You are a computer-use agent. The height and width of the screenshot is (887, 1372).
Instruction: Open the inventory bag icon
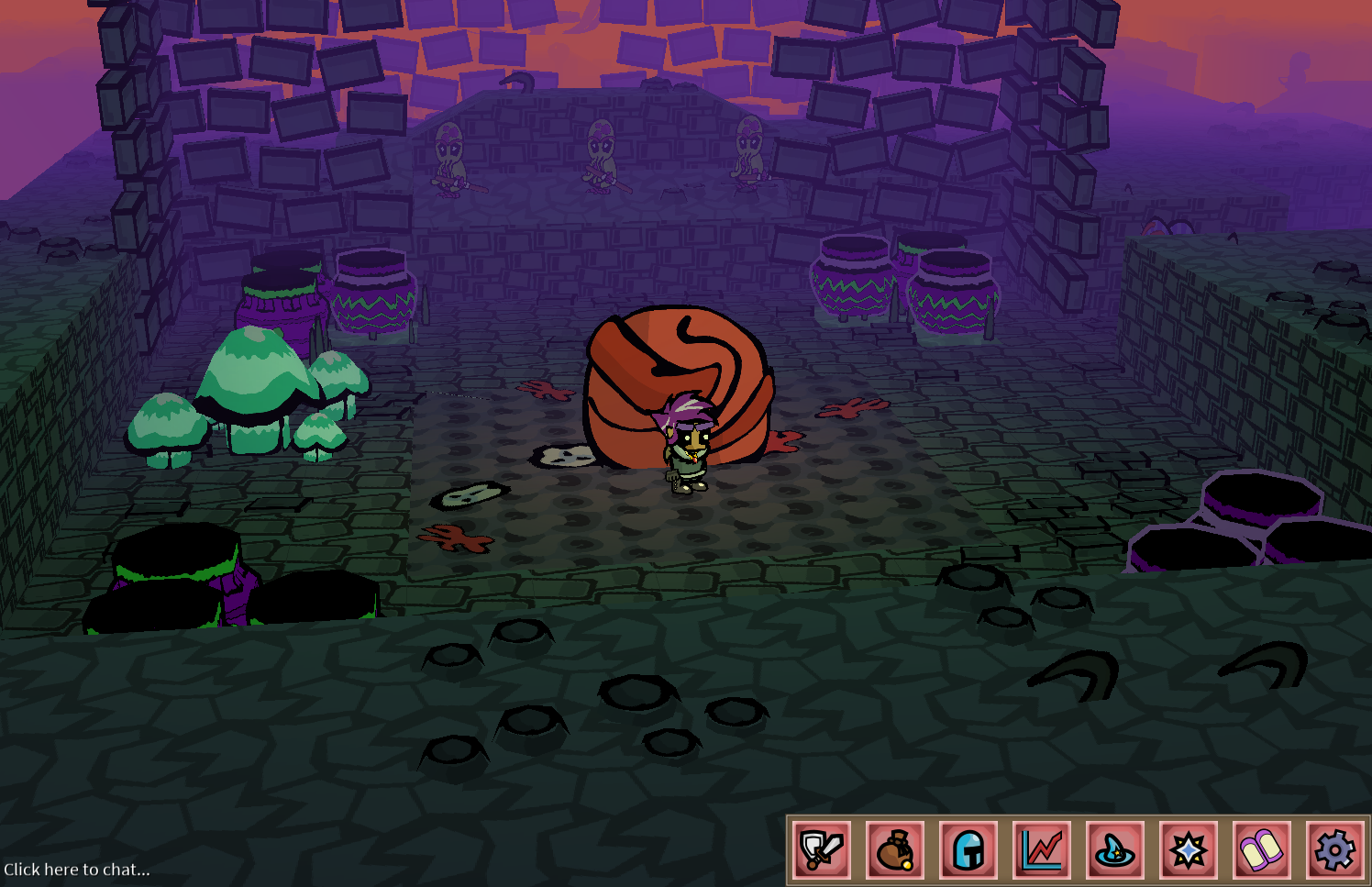[894, 848]
